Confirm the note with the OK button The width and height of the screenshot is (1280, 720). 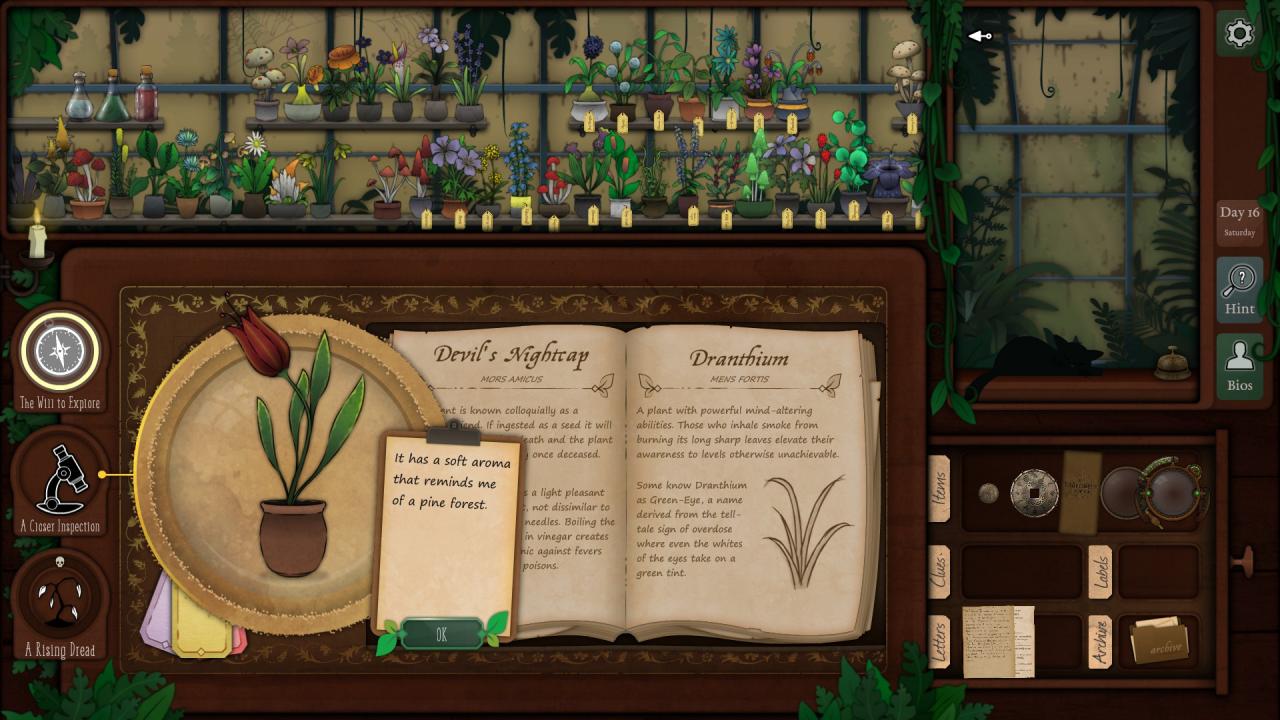(x=441, y=634)
